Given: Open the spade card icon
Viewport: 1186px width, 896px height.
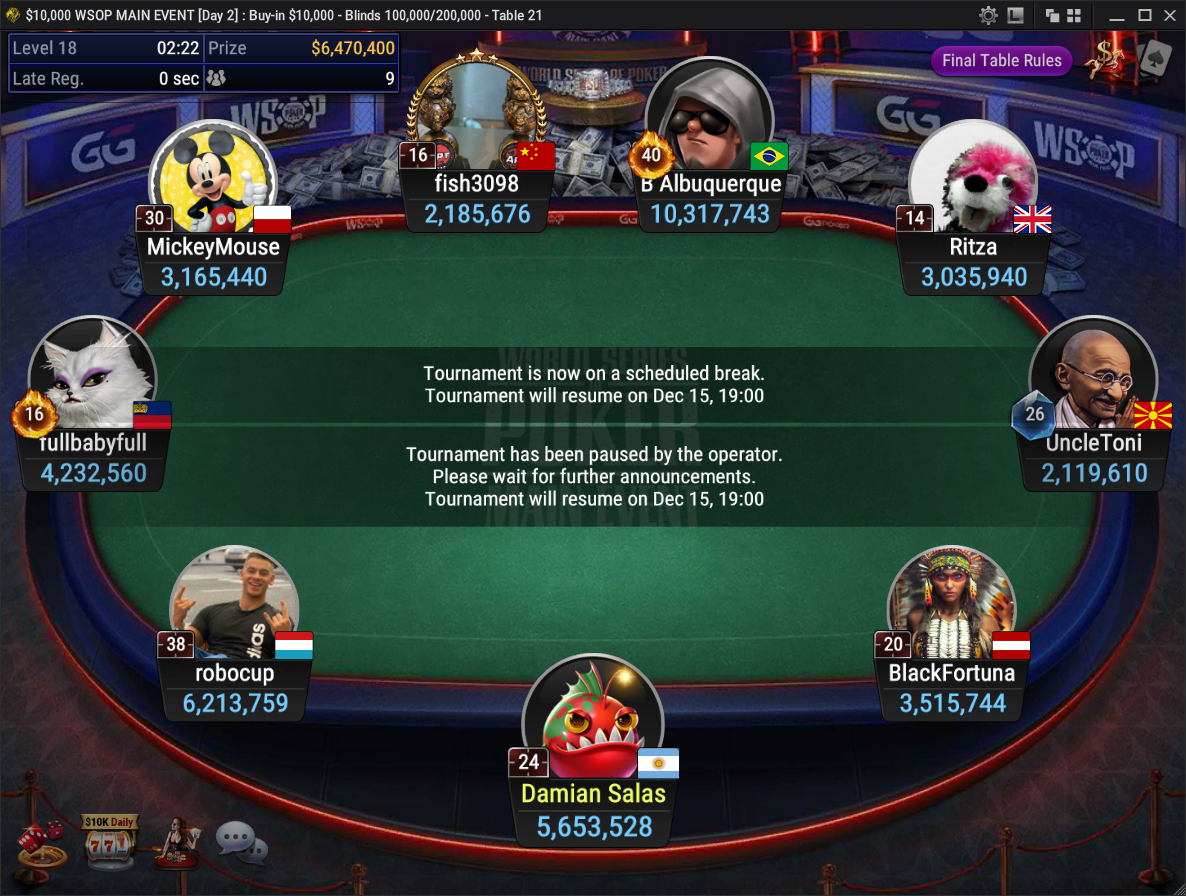Looking at the screenshot, I should click(1154, 60).
